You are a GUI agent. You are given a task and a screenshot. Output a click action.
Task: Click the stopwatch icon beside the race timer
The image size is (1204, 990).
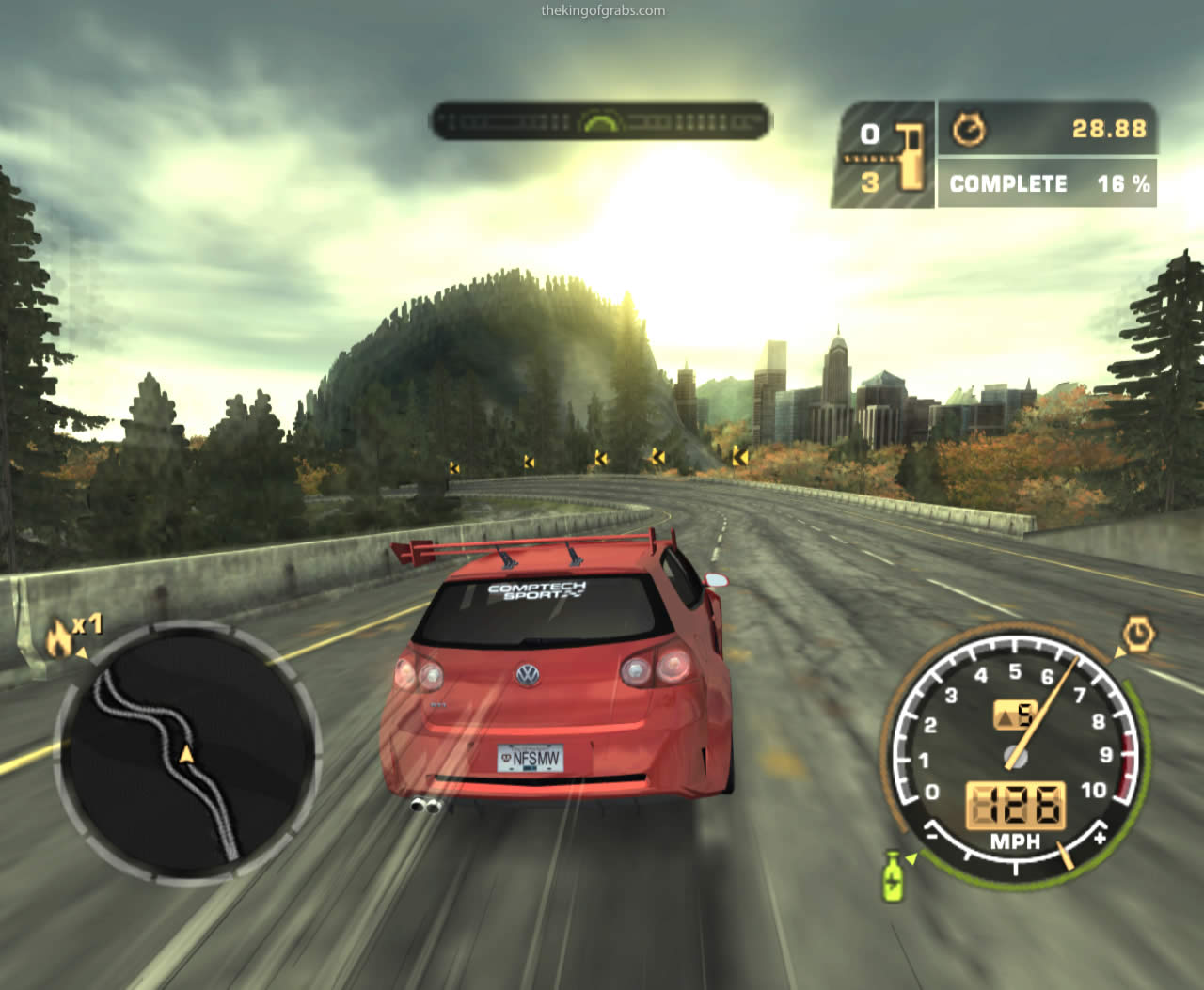point(969,129)
